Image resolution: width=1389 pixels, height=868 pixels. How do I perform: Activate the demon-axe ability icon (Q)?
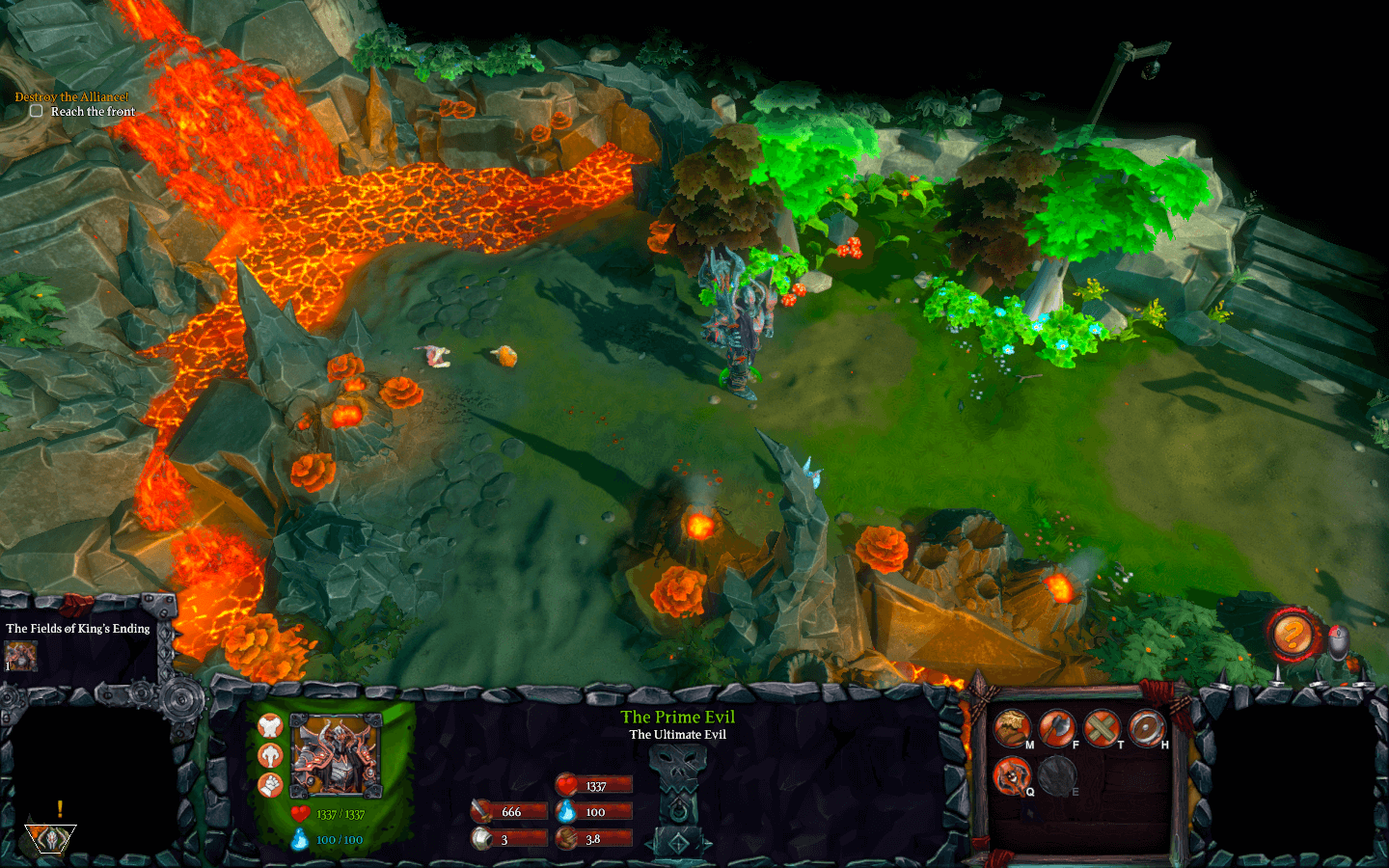(1012, 774)
